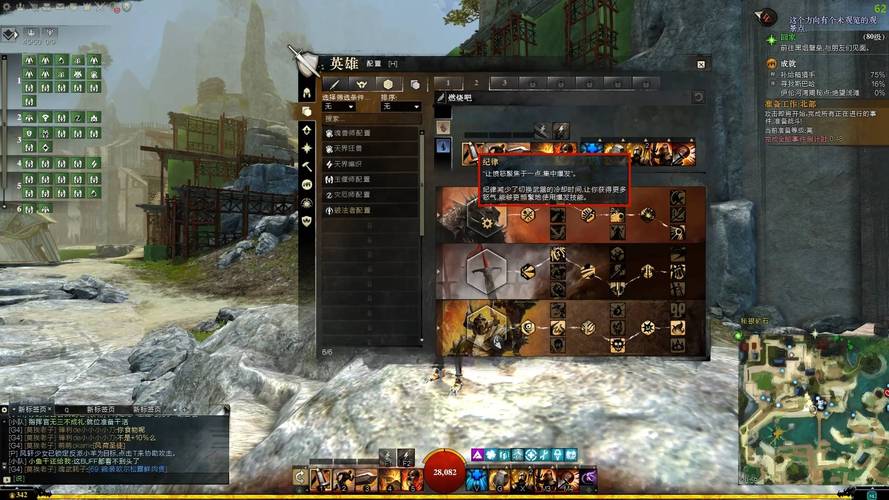Select the 玉偃师配置 build row

[368, 179]
